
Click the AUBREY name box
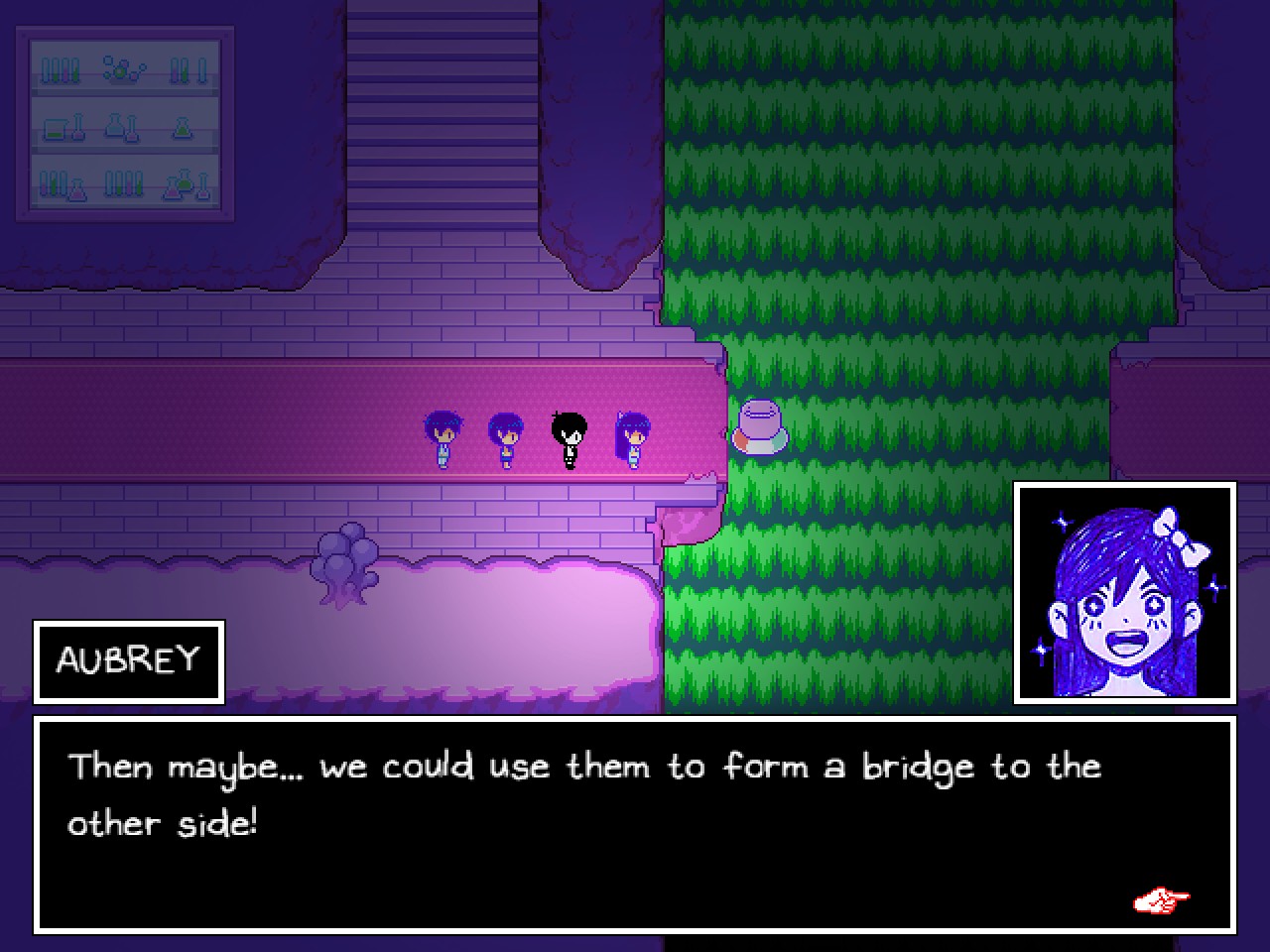[x=128, y=661]
